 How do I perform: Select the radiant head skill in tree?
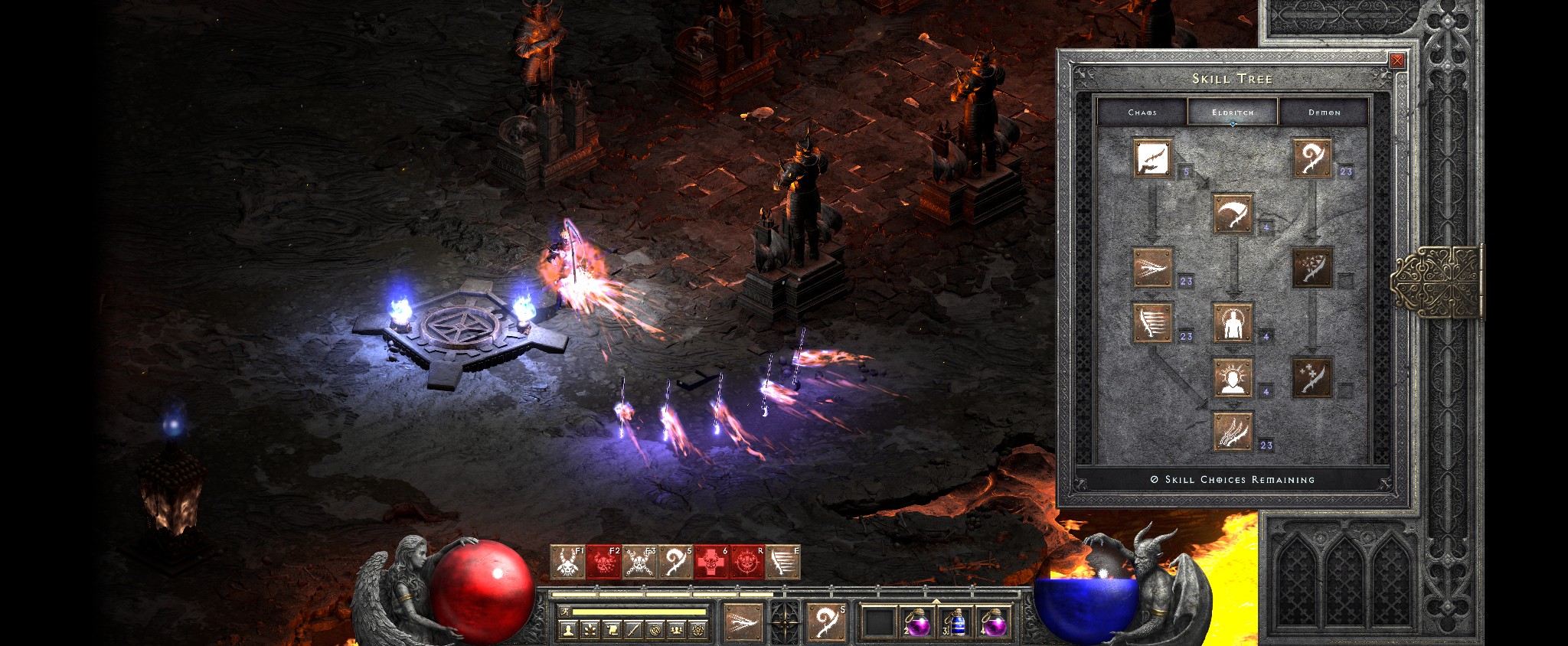(x=1233, y=378)
